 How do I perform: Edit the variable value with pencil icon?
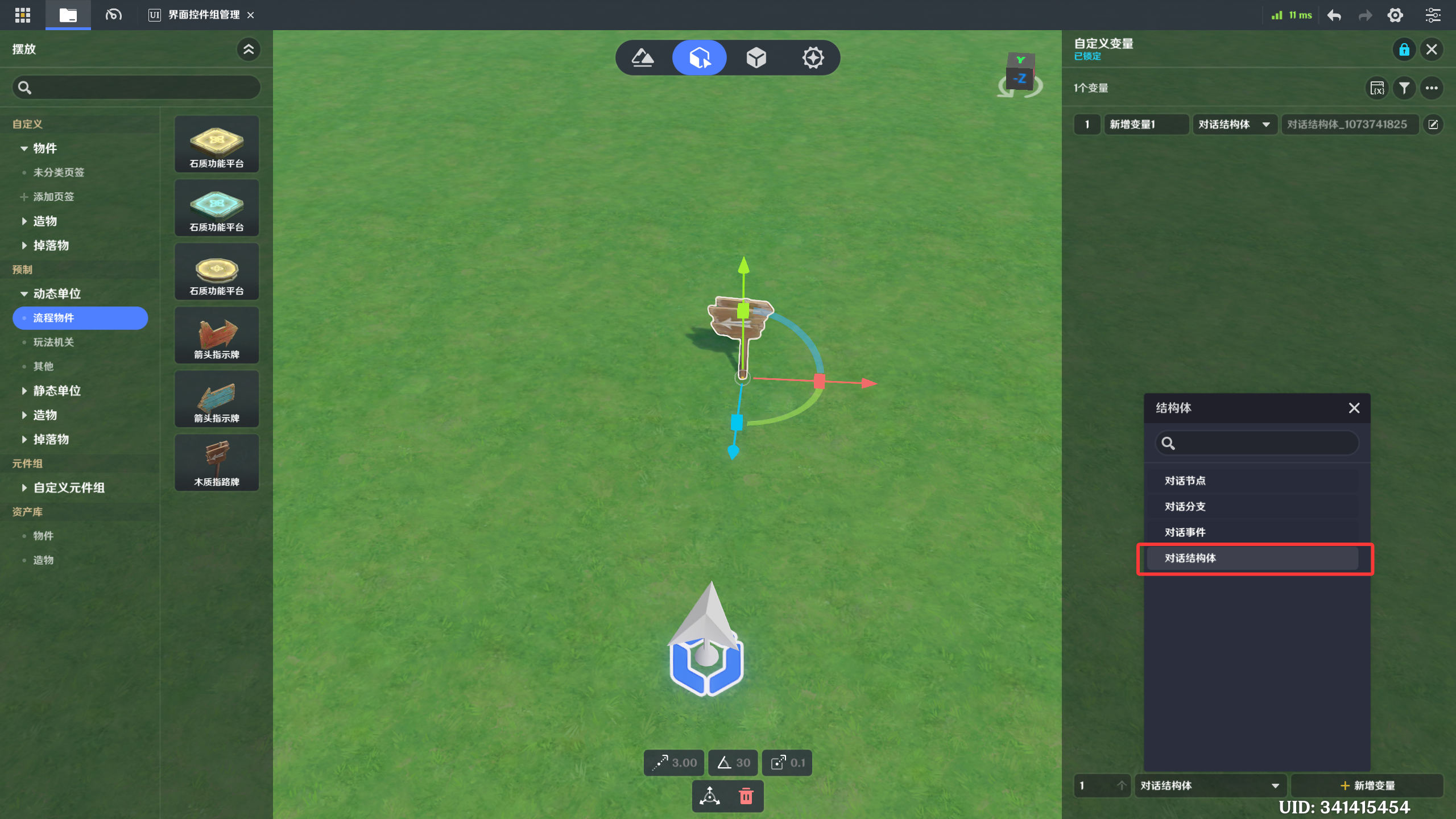click(x=1433, y=125)
